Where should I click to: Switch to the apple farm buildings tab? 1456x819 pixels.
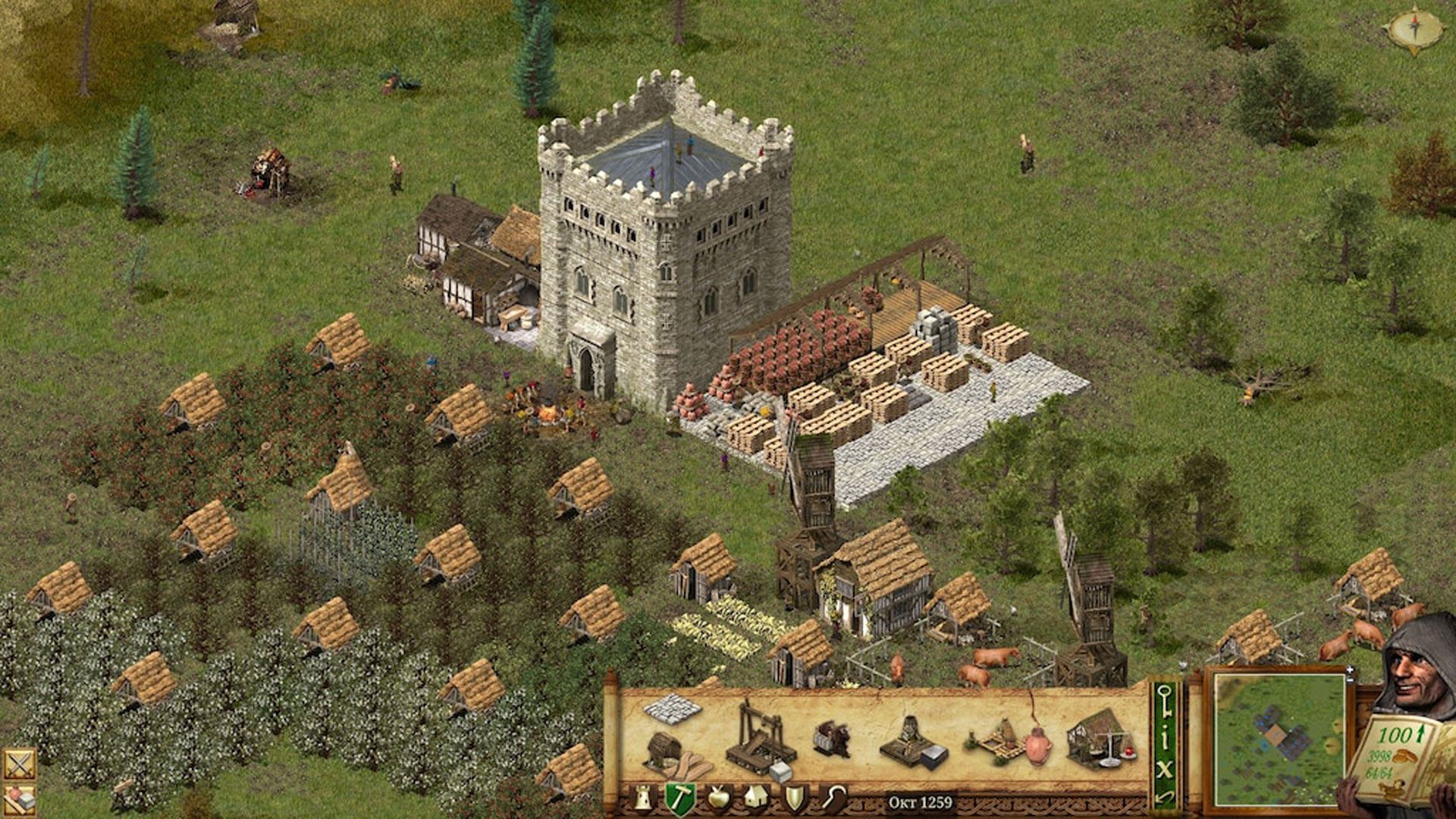pos(717,798)
